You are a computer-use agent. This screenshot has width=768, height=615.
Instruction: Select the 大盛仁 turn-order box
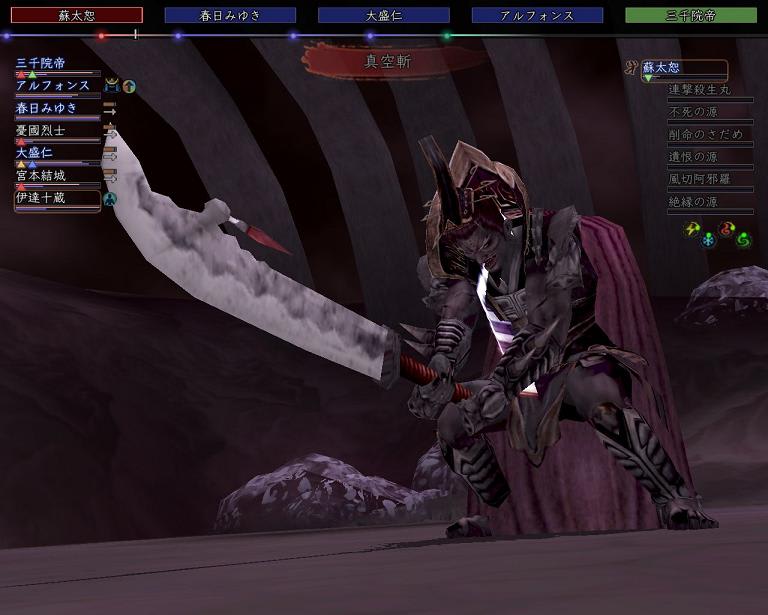click(384, 16)
